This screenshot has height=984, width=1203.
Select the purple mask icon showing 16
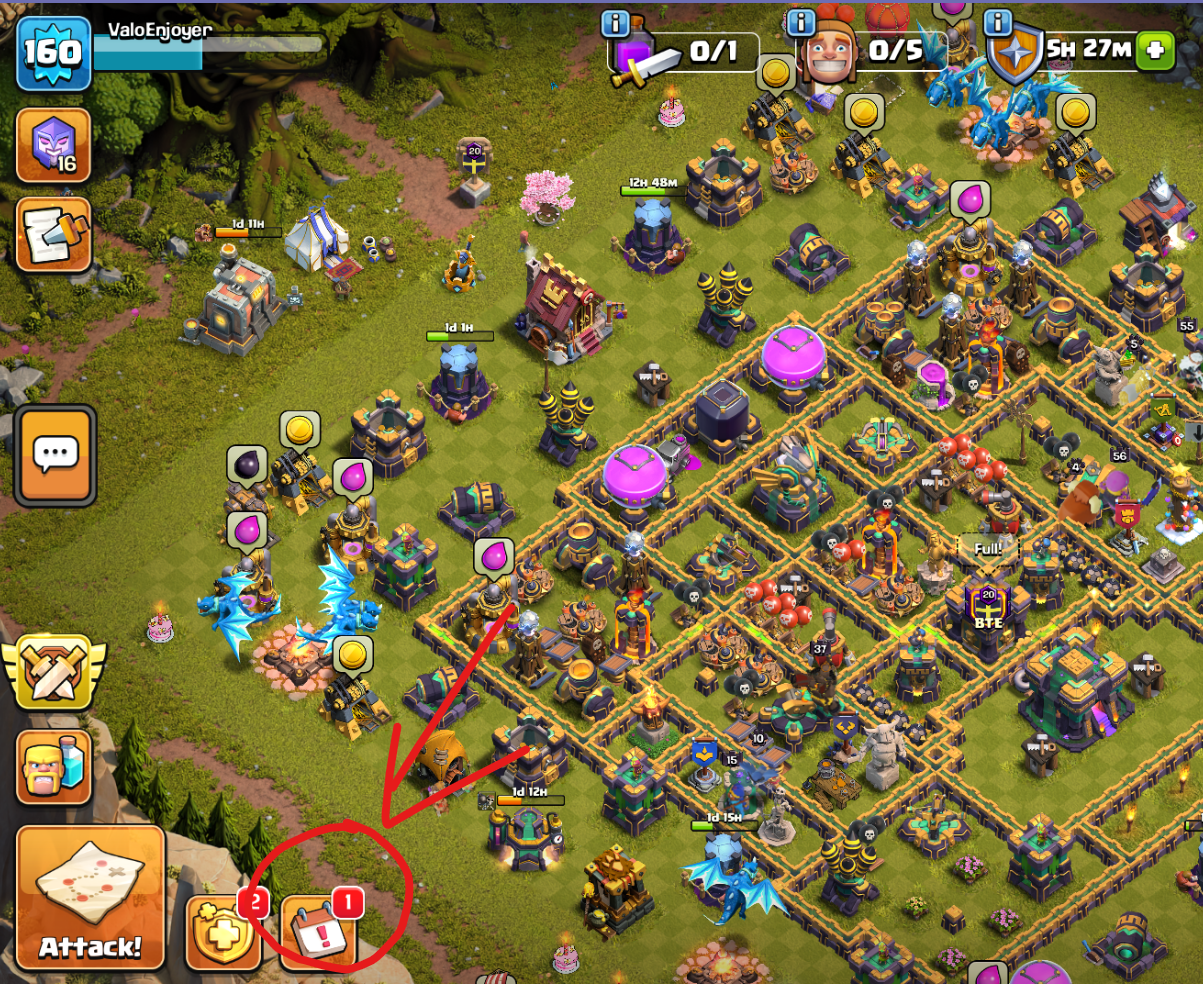[54, 144]
